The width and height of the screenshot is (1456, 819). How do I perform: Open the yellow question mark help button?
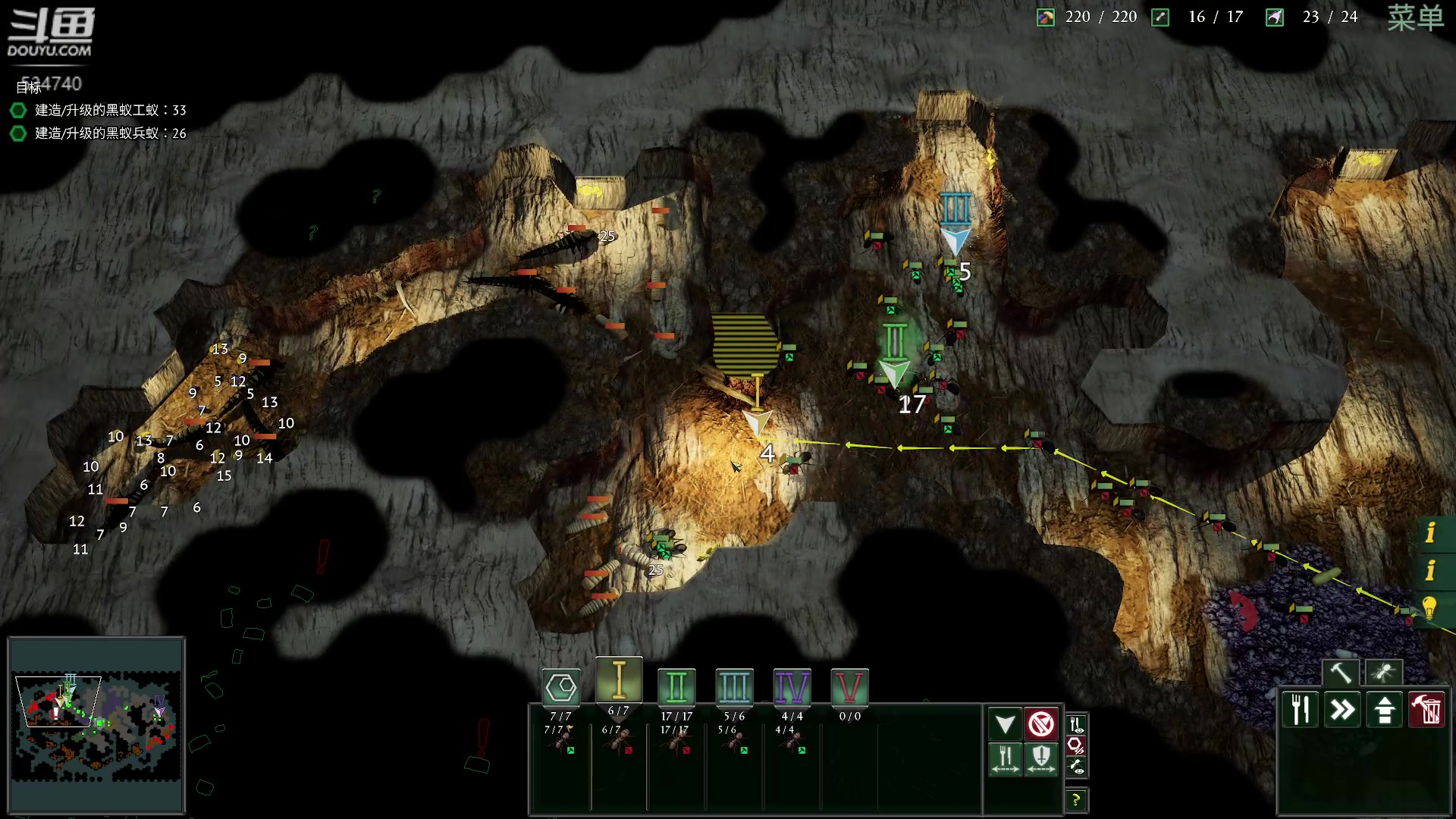[x=1075, y=799]
